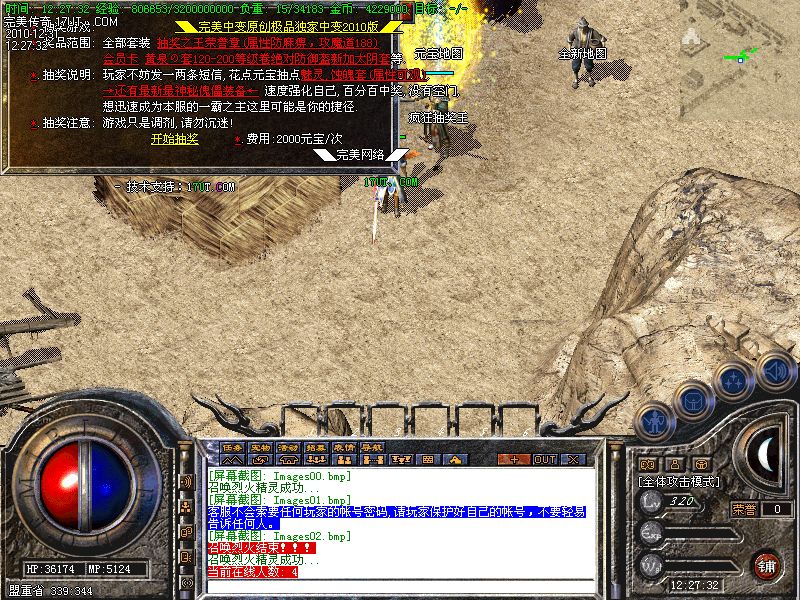Screen dimensions: 800x600
Task: Click the chat text input line
Action: click(400, 584)
